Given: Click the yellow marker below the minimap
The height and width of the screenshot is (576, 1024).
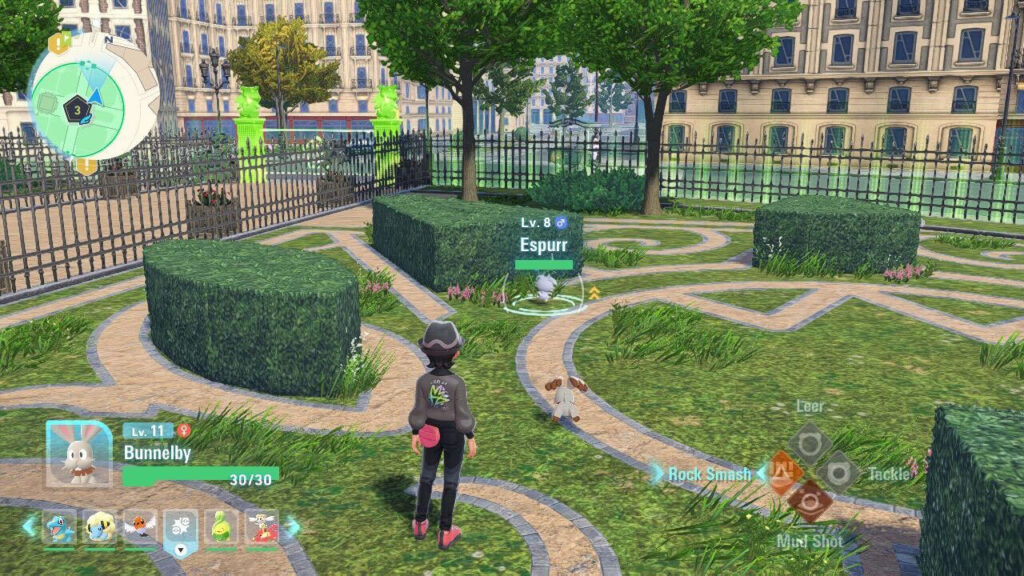Looking at the screenshot, I should [87, 165].
